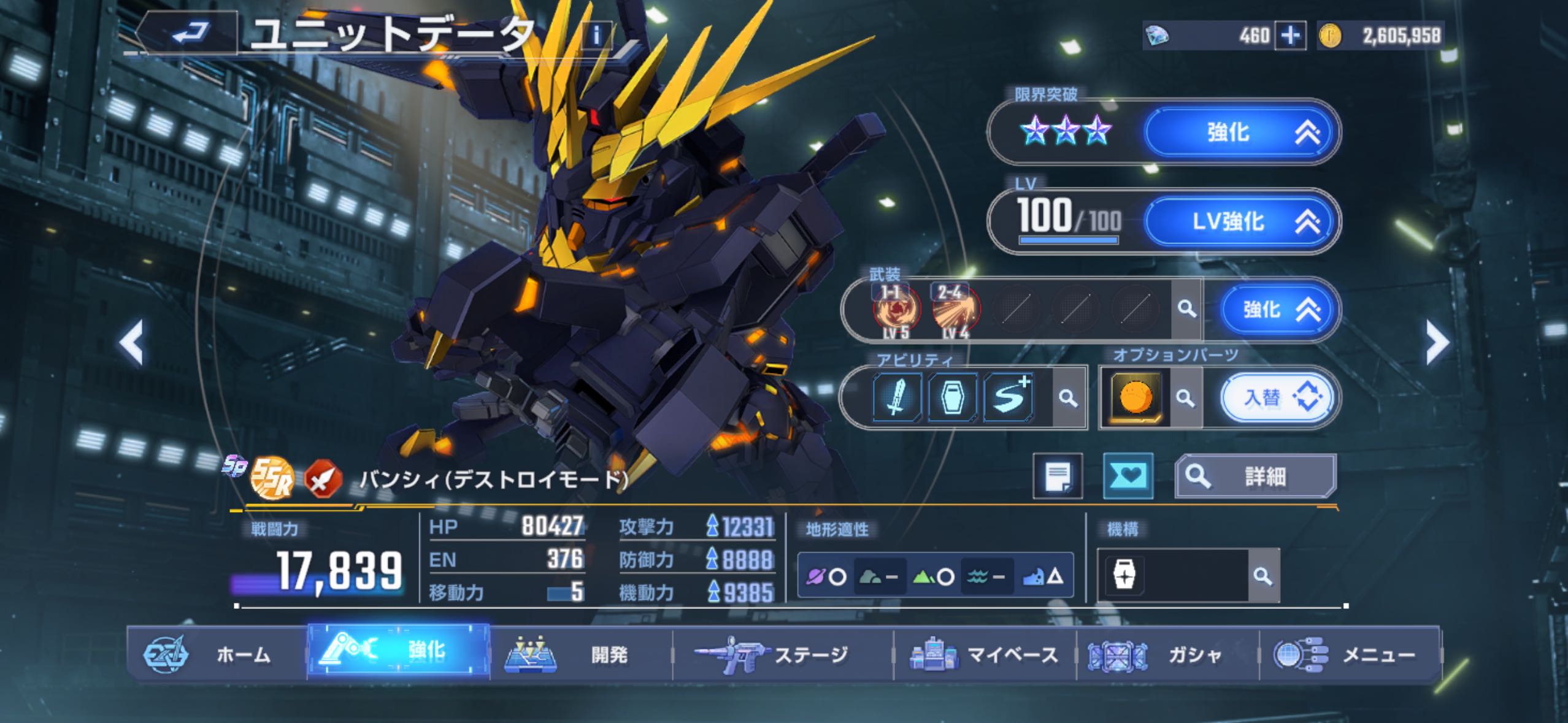Open the note memo icon
Screen dimensions: 1568x723
[1058, 476]
